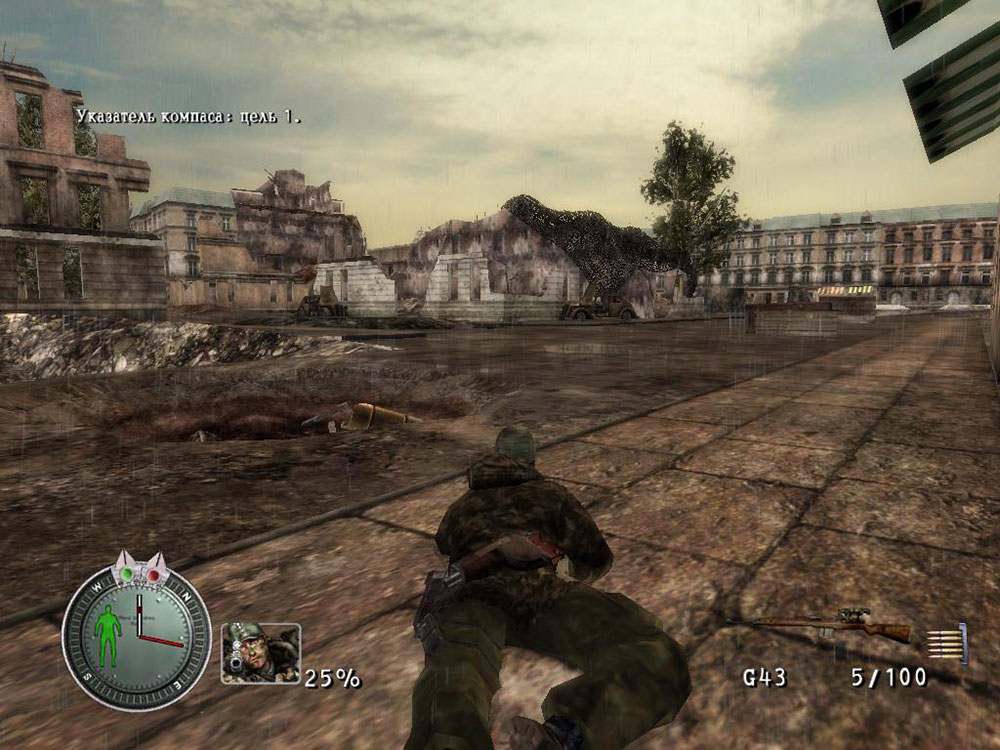The image size is (1000, 750).
Task: Select the soldier portrait icon
Action: tap(261, 652)
